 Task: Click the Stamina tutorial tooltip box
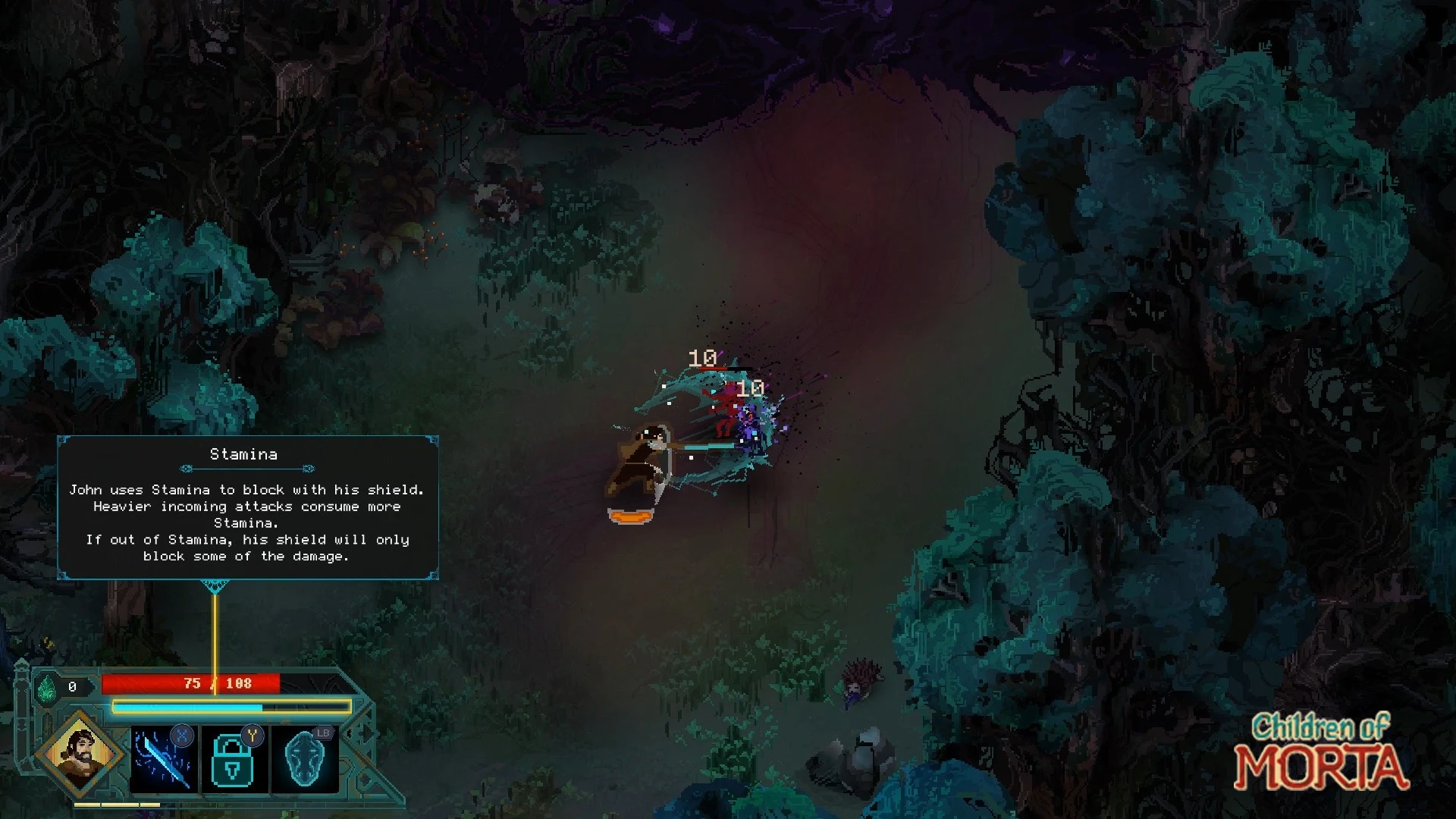tap(248, 507)
